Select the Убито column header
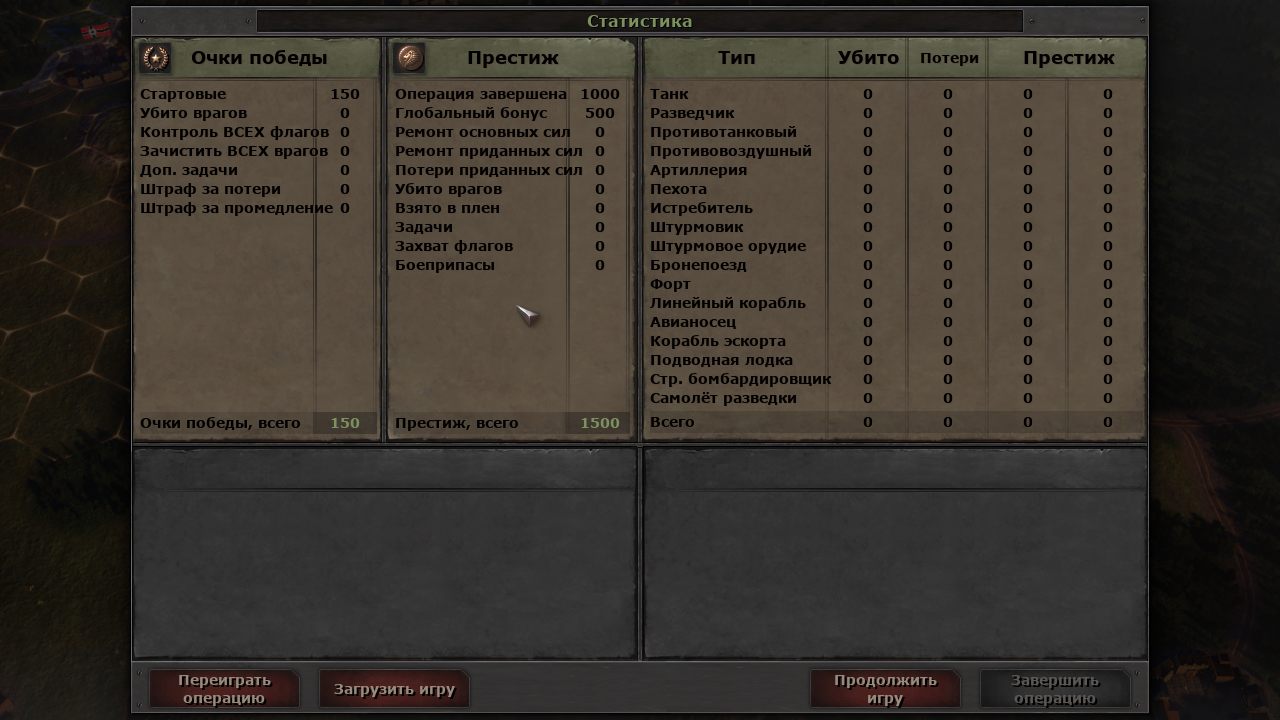 click(866, 58)
